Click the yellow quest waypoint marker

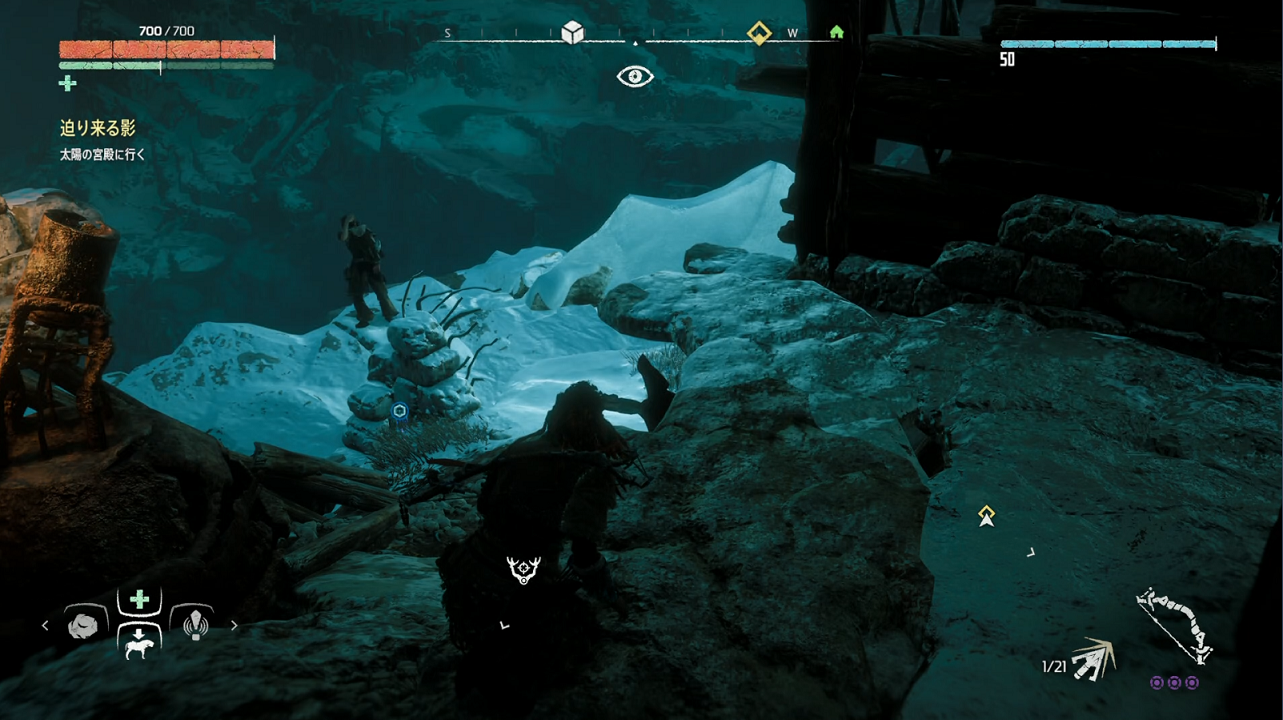[987, 515]
